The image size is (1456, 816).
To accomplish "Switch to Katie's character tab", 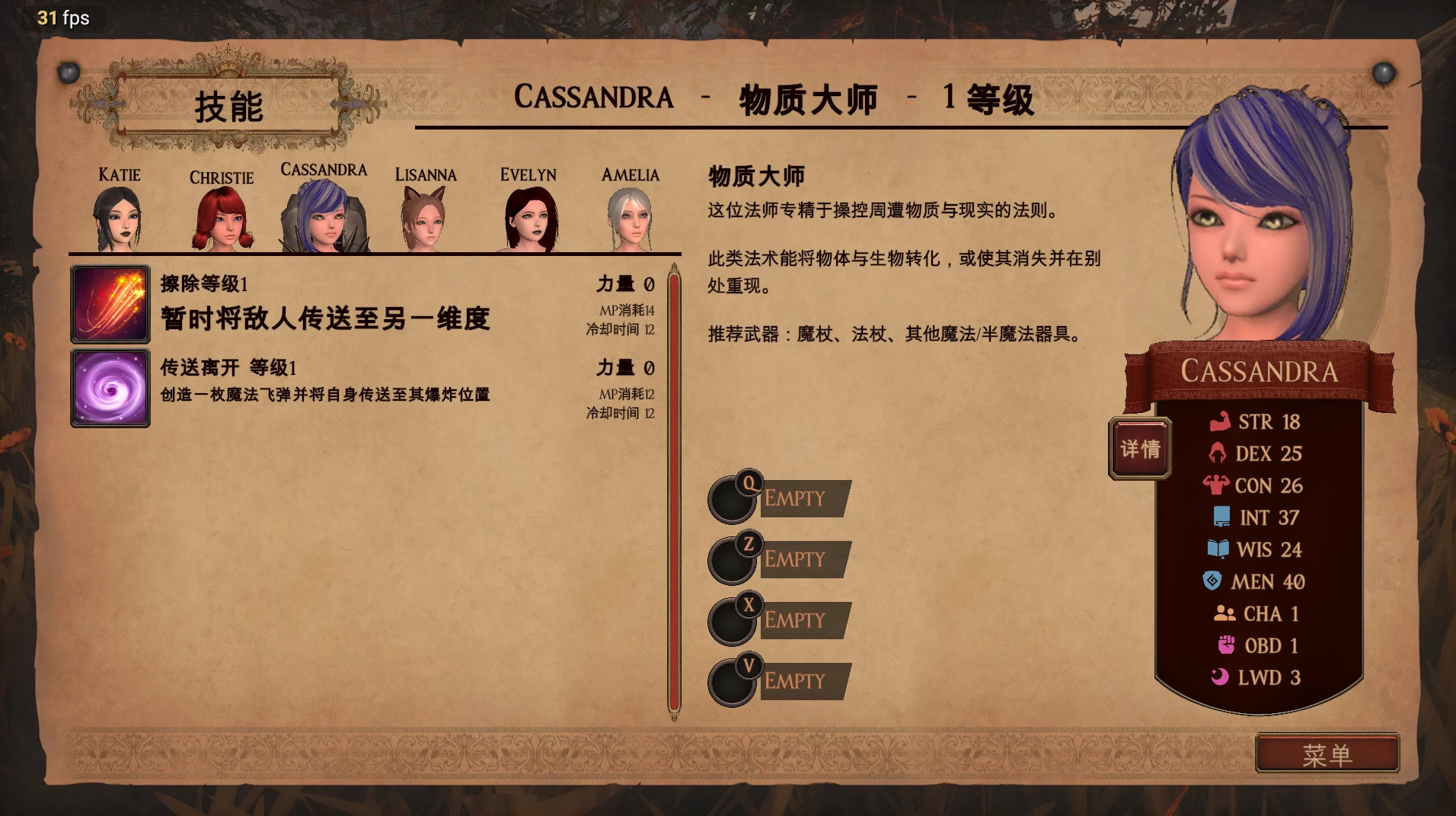I will (120, 217).
